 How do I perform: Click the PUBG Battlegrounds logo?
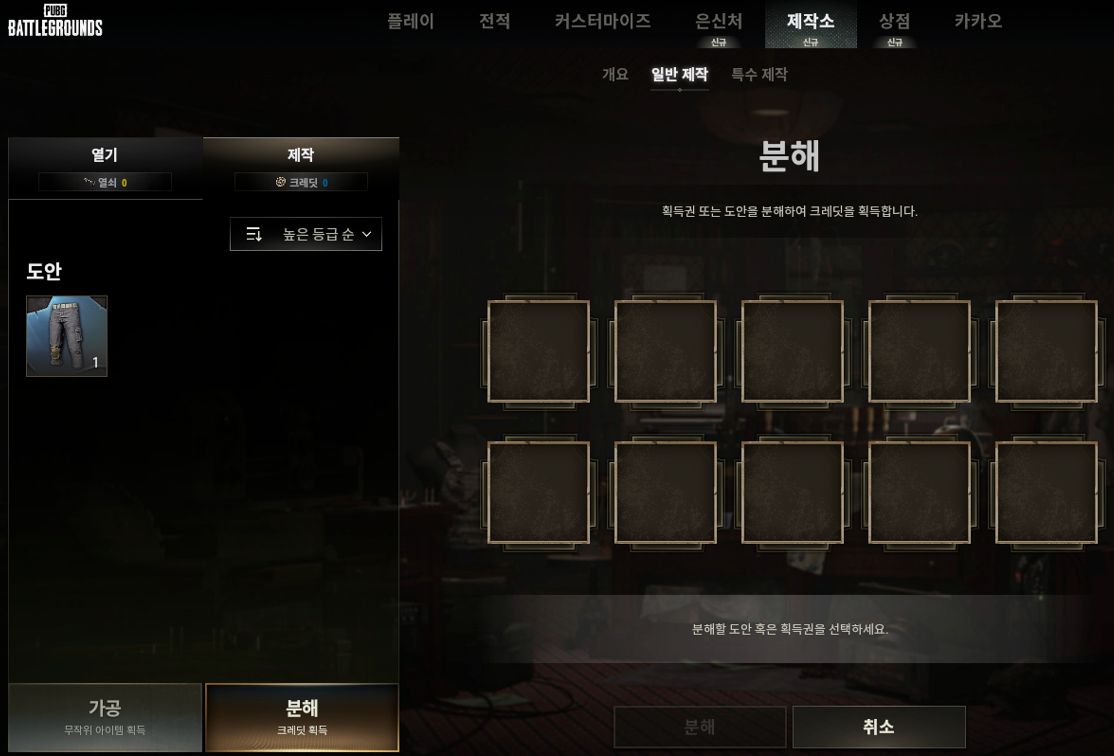(x=55, y=20)
